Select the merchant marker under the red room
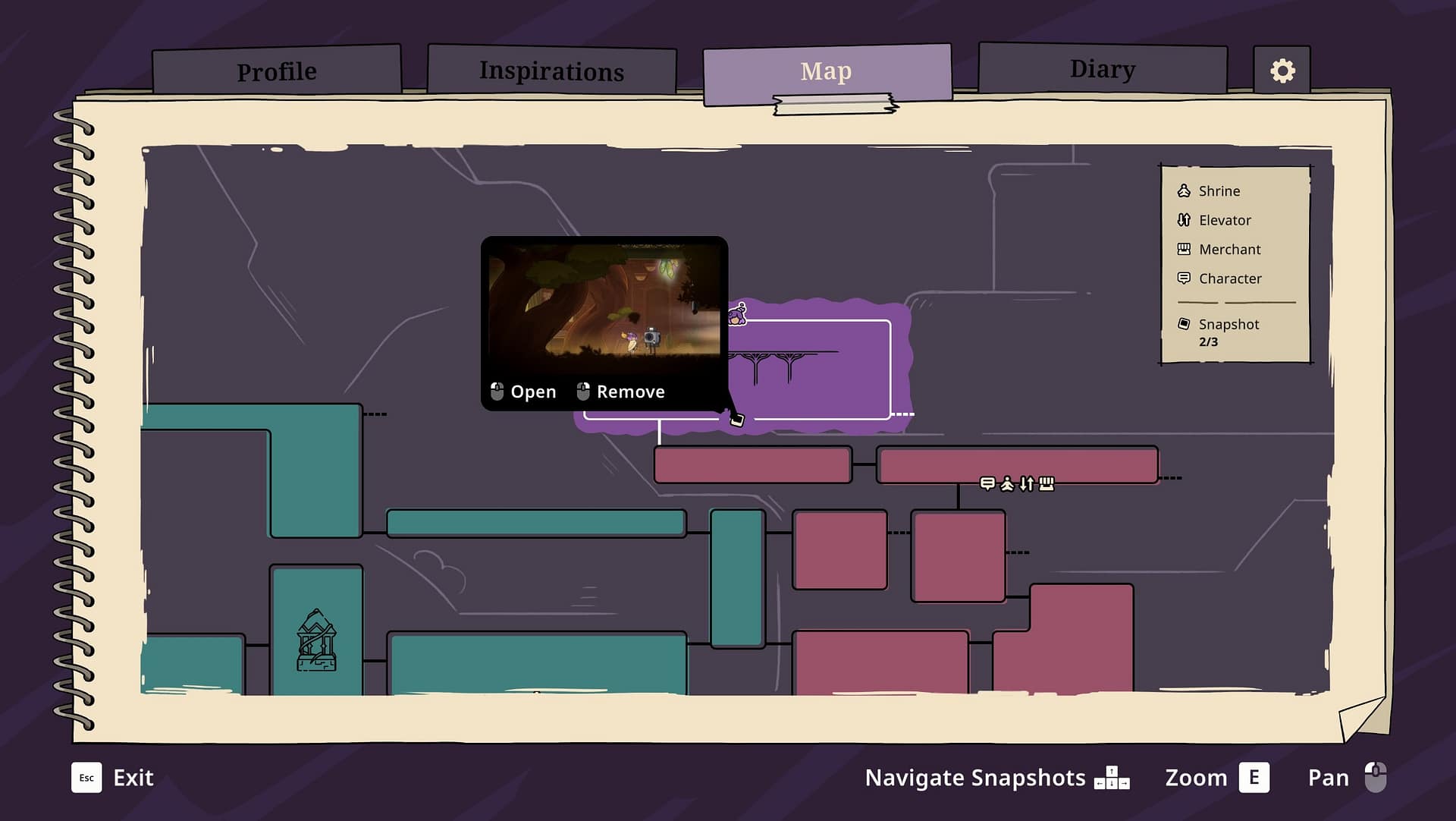This screenshot has width=1456, height=821. [1046, 483]
